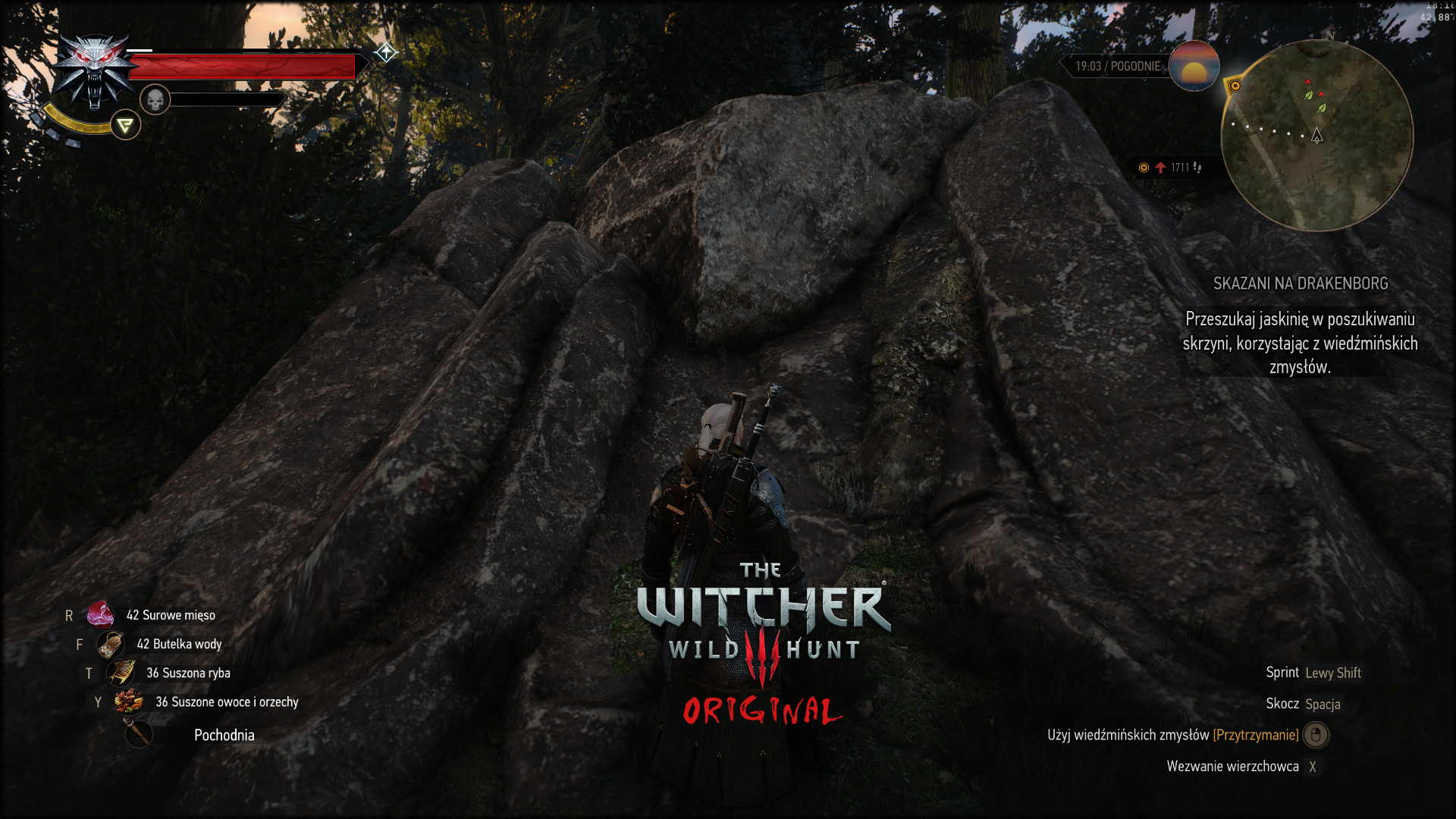Choose the Suszona ryba slot
The height and width of the screenshot is (819, 1456).
[x=121, y=673]
